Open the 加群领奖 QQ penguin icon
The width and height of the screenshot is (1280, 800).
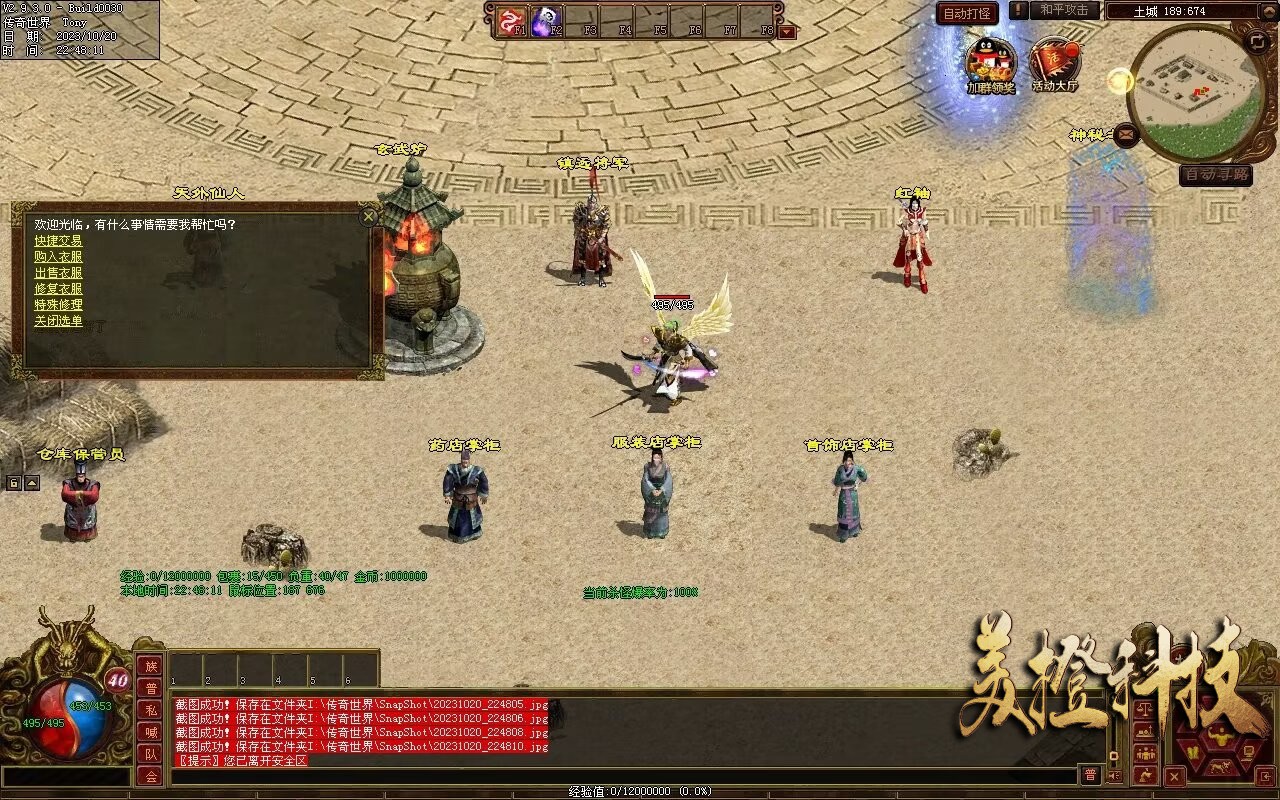(990, 62)
